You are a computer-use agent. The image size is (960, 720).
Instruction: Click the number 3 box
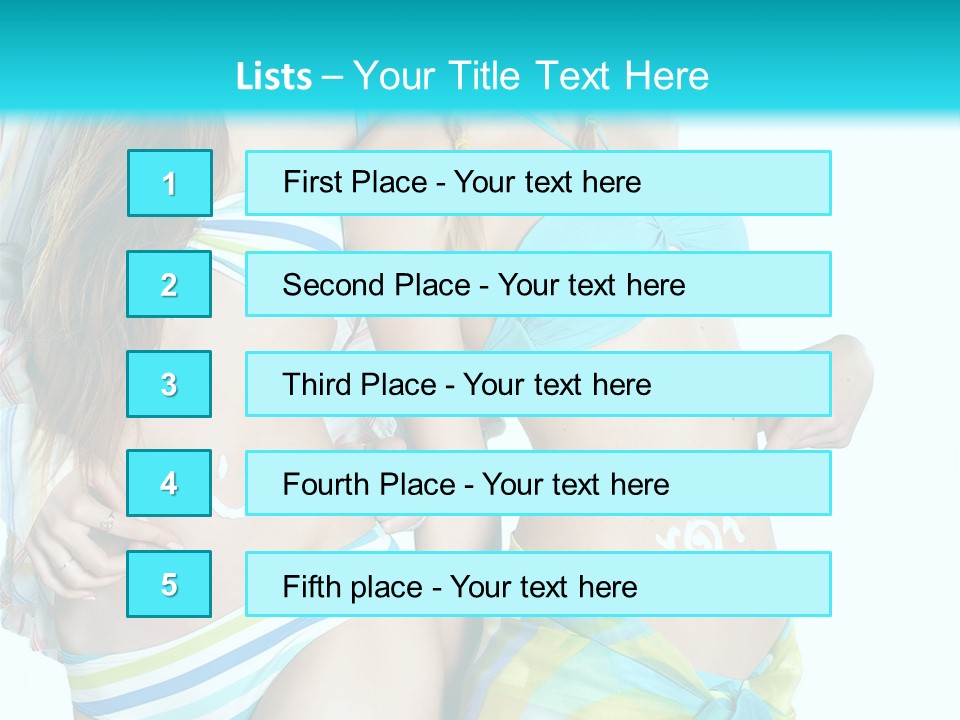pos(170,384)
